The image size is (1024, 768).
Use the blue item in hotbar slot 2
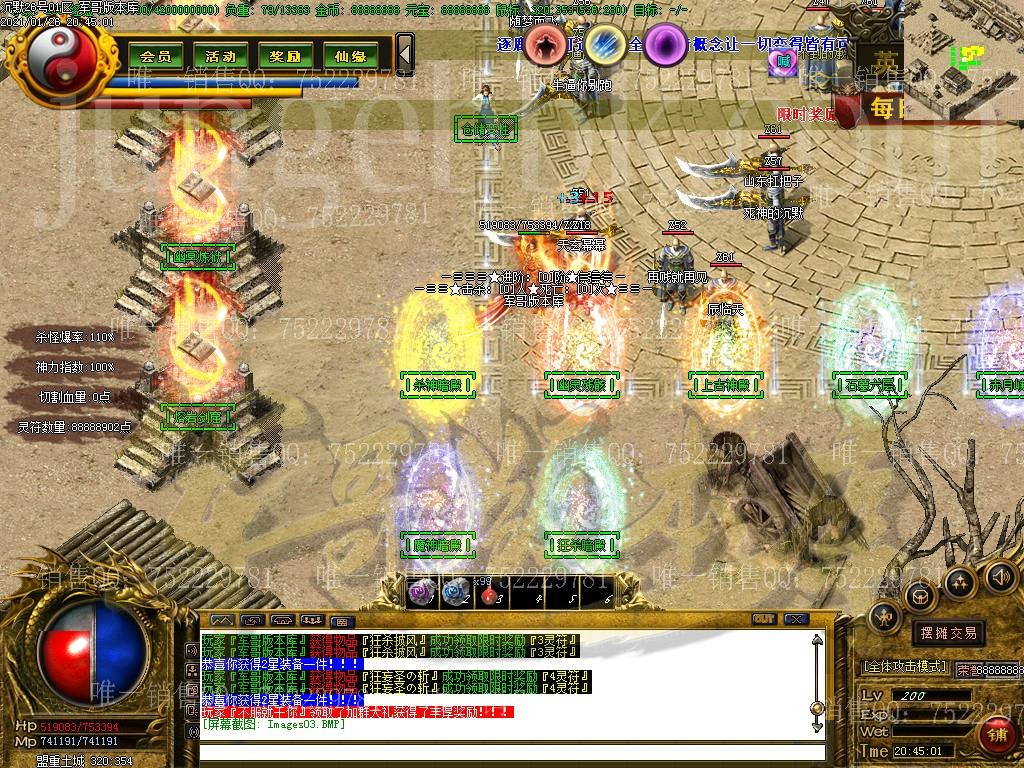[x=456, y=592]
